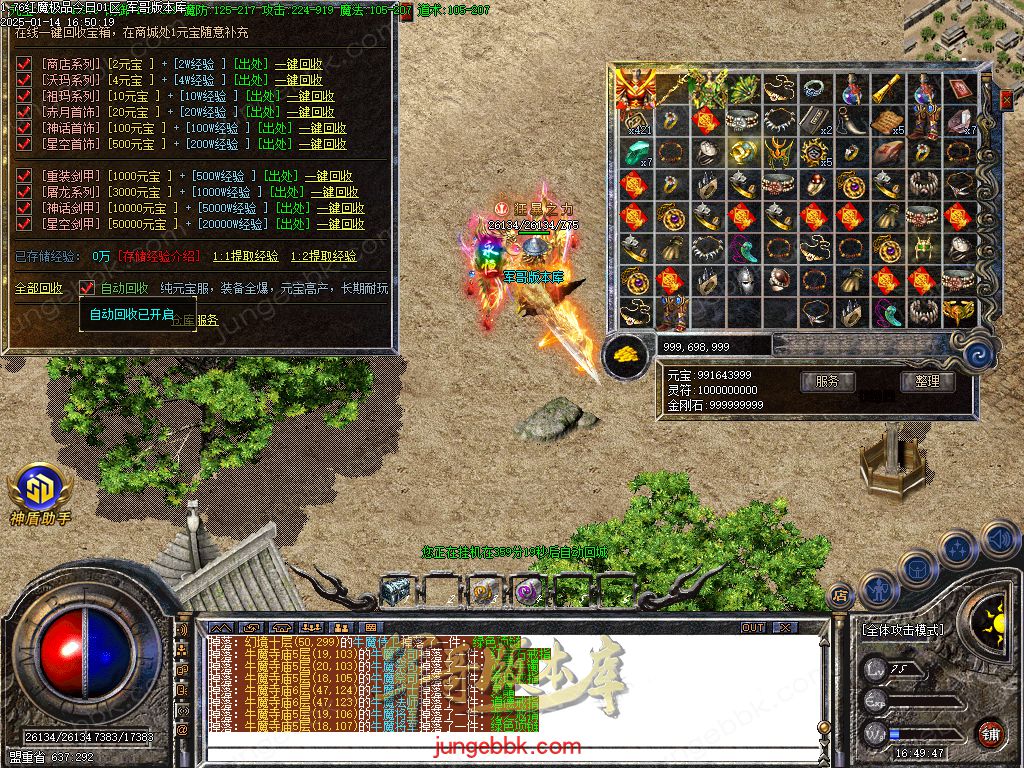
Task: Click the 服务 button in the bag
Action: click(827, 381)
